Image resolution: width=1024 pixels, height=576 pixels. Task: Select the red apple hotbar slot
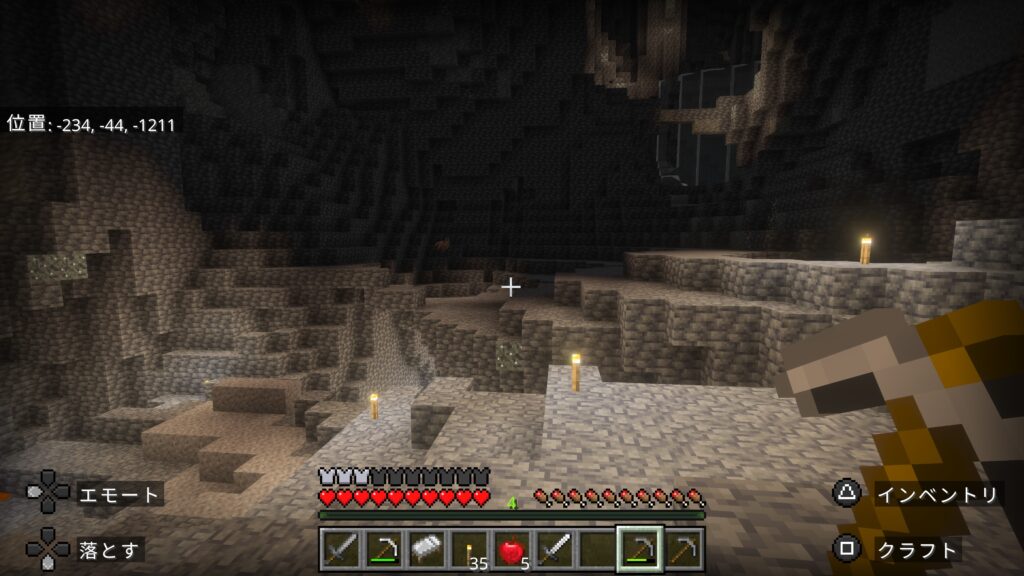pyautogui.click(x=511, y=549)
